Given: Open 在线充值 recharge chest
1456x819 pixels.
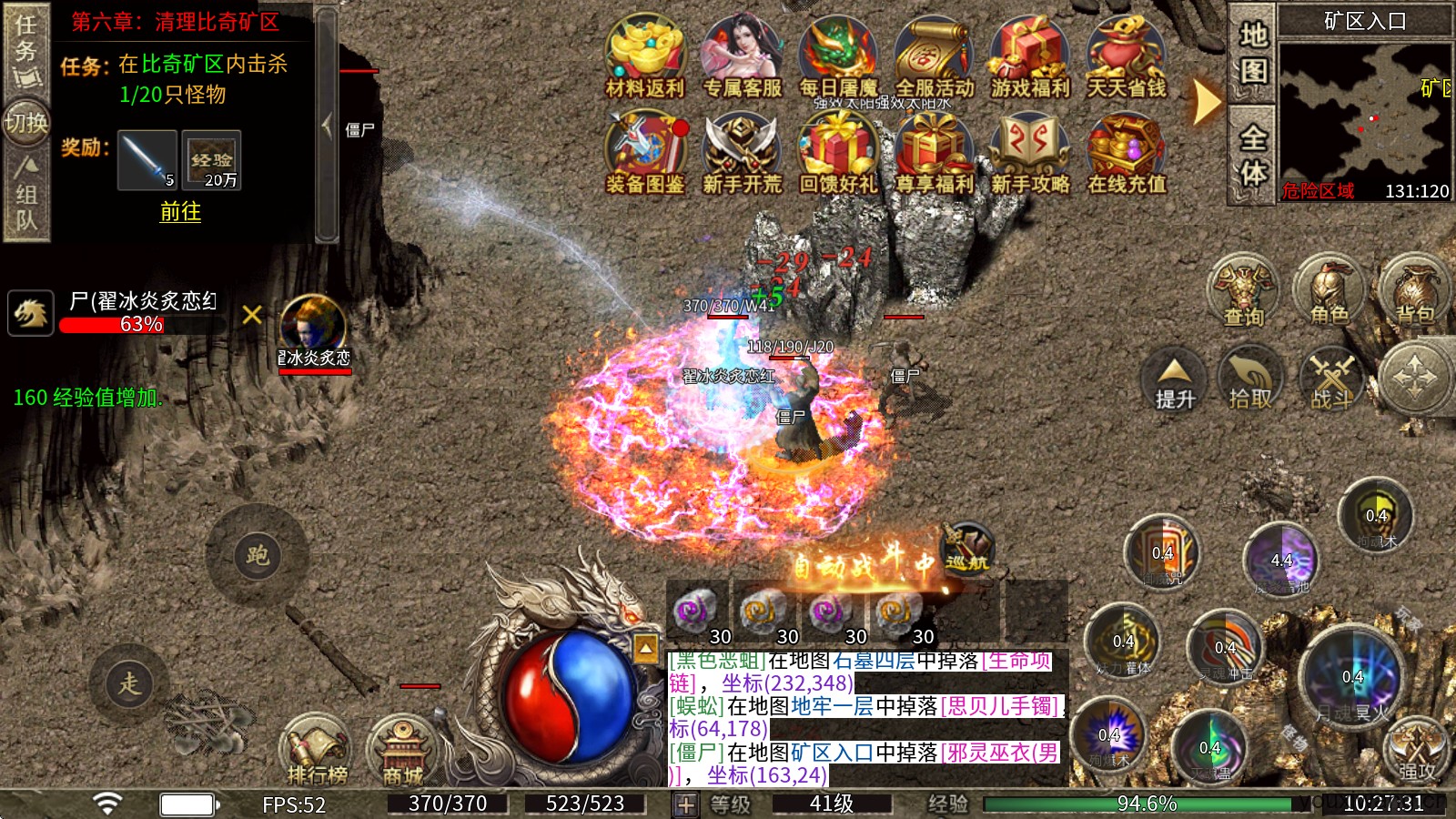Looking at the screenshot, I should [x=1127, y=150].
